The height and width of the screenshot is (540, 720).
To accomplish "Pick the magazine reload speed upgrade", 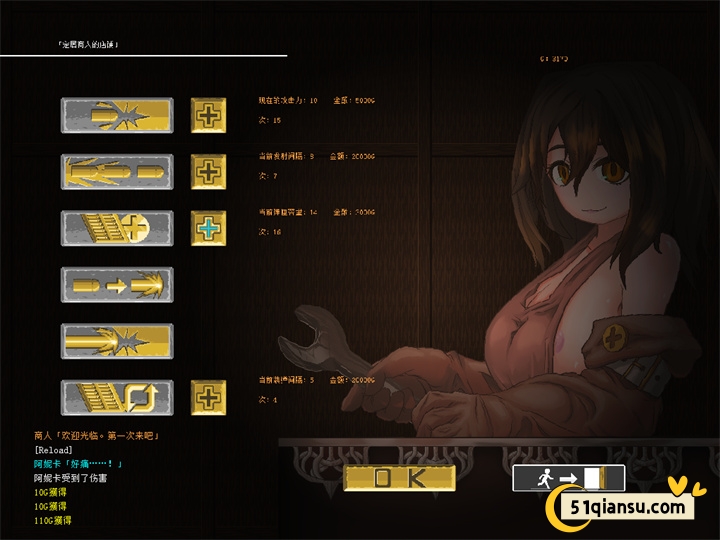I will tap(117, 397).
